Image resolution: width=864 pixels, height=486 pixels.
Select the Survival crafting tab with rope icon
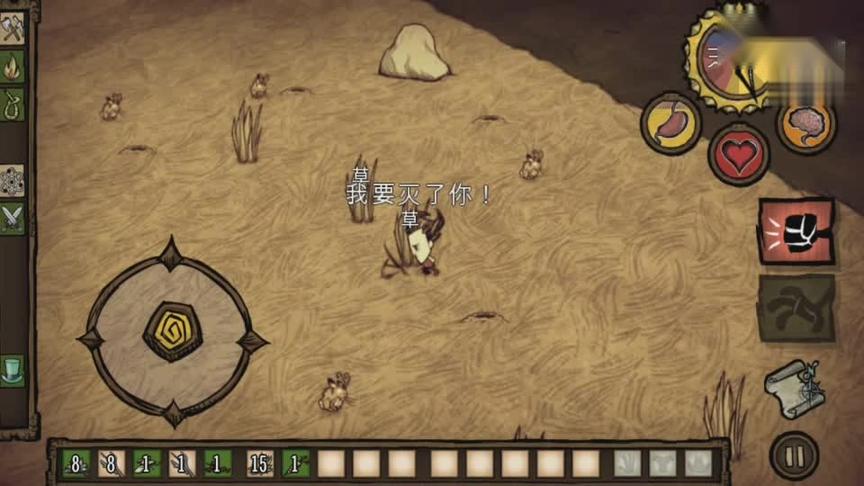click(x=12, y=103)
